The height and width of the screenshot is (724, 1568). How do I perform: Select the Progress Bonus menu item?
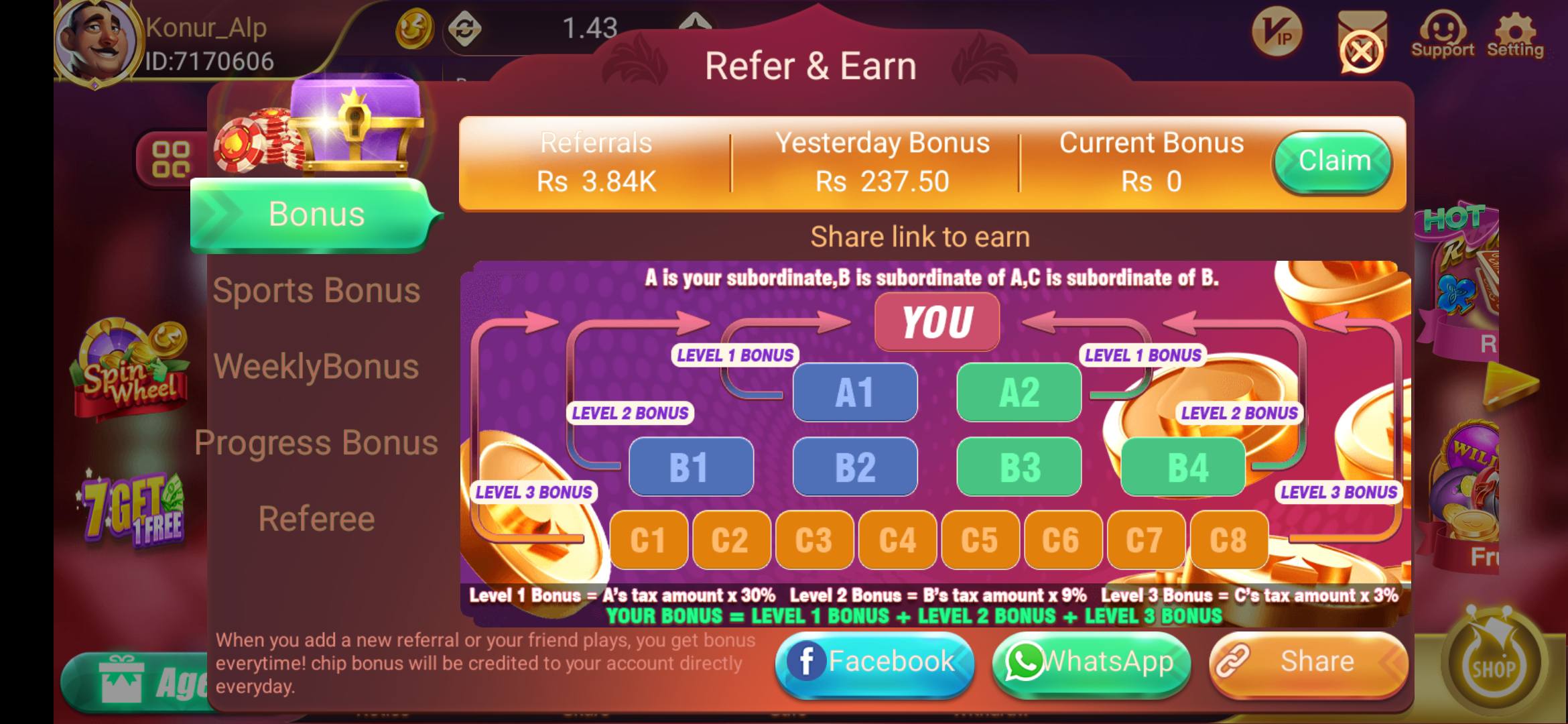coord(316,442)
